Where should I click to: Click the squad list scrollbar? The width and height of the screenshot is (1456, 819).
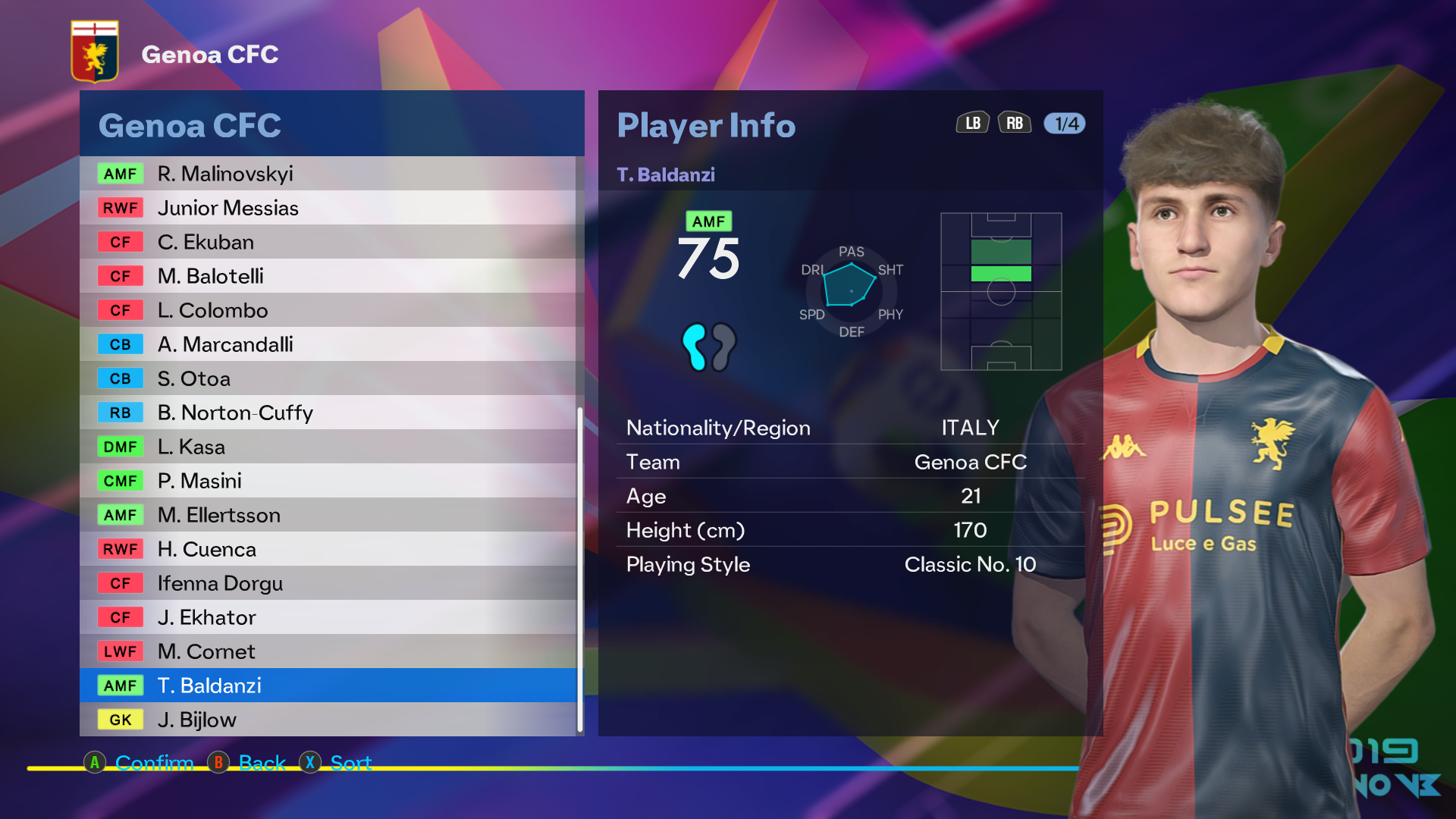coord(580,569)
